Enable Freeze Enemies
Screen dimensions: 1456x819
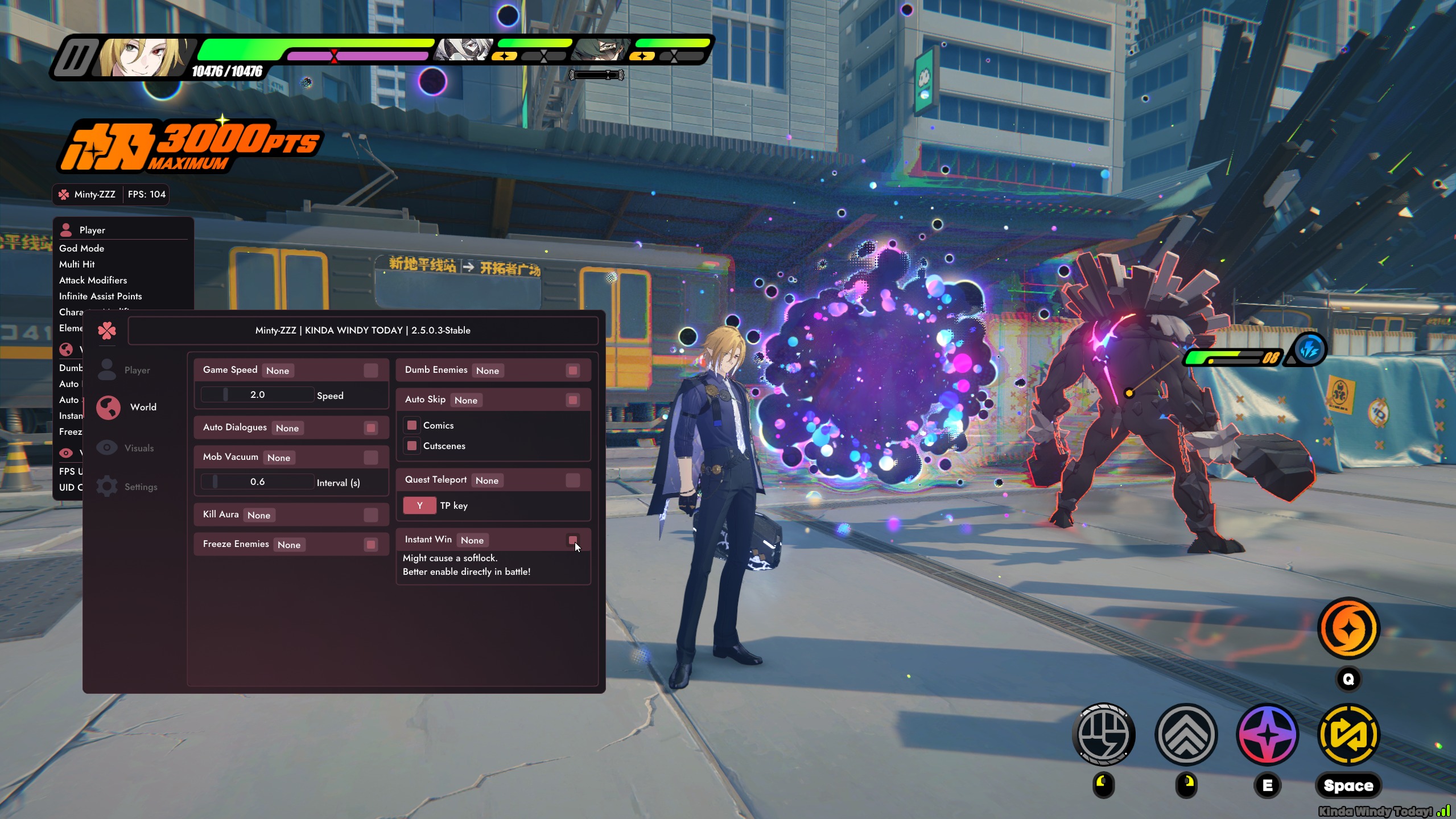[371, 545]
